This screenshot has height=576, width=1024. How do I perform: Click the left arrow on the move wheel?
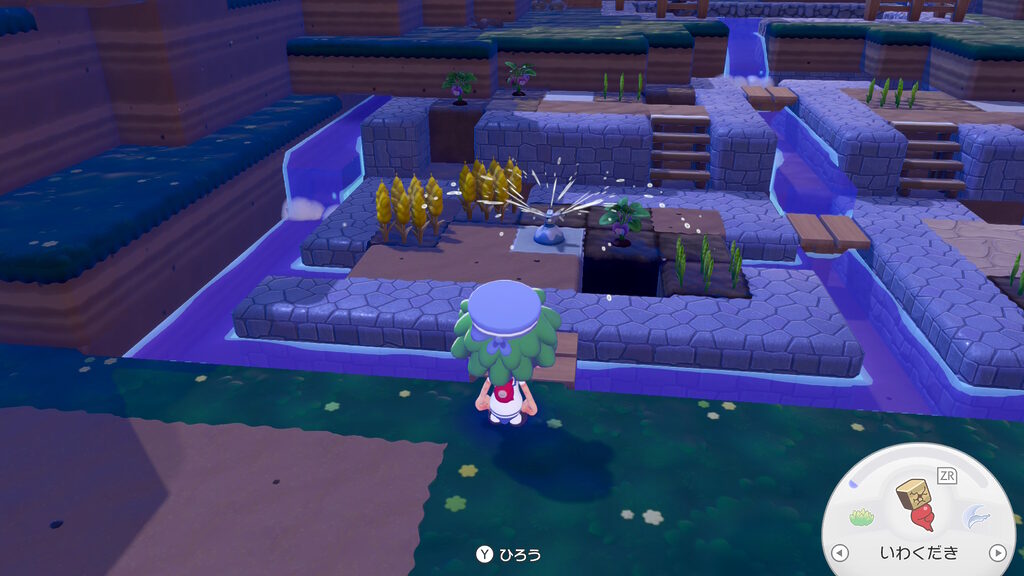(840, 553)
